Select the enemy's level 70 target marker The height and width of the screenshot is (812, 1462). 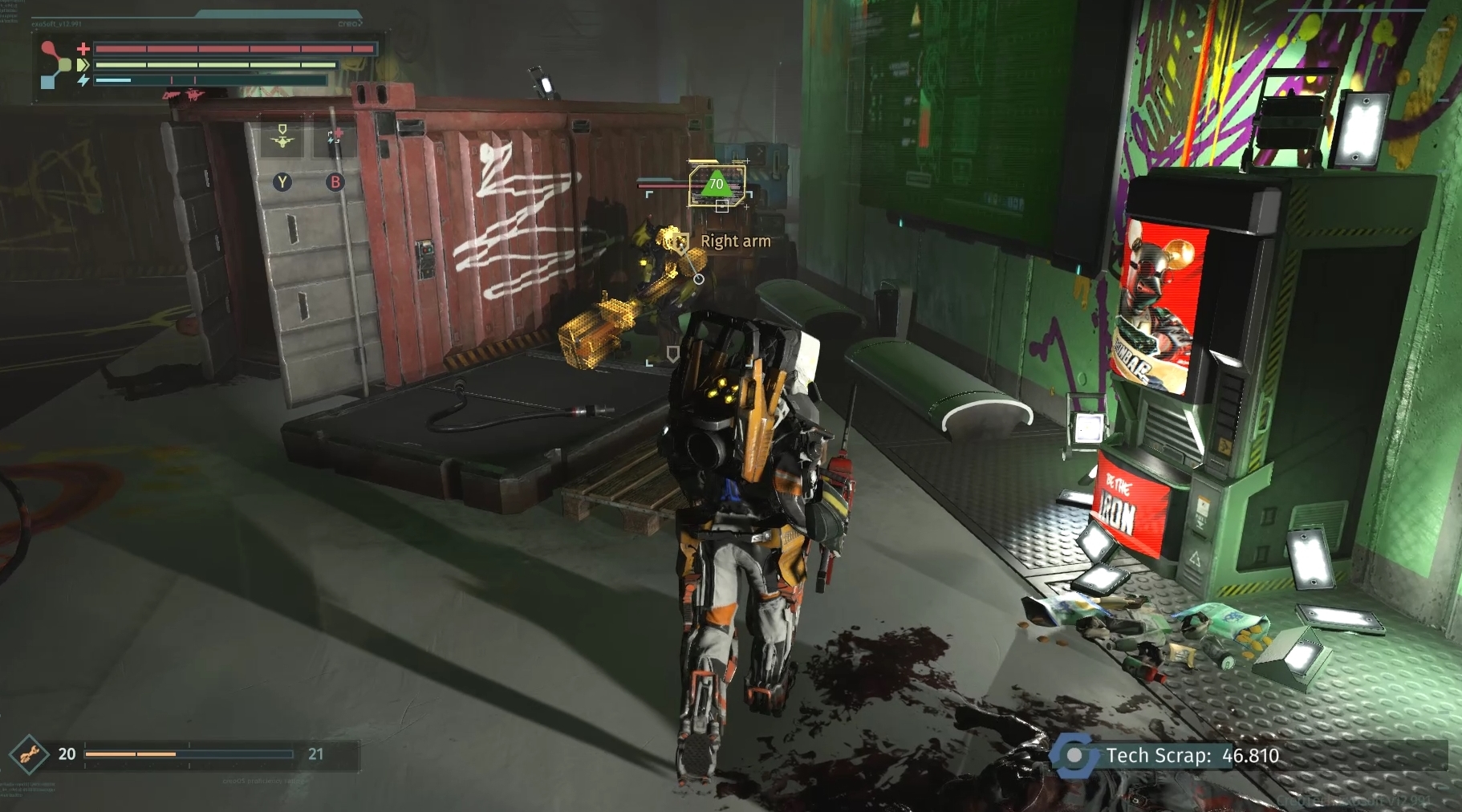pos(716,184)
